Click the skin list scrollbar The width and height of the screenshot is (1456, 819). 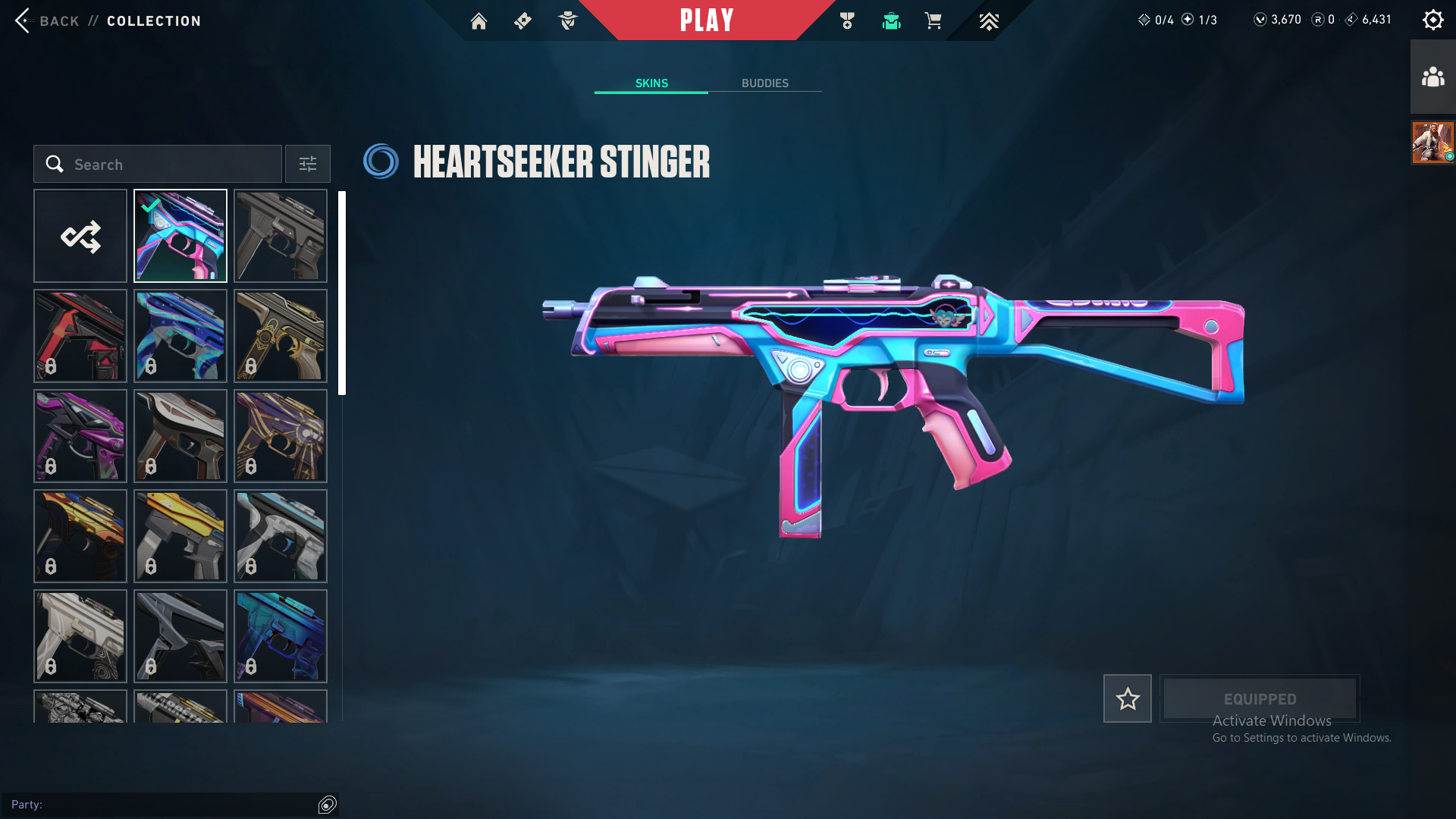pyautogui.click(x=342, y=293)
